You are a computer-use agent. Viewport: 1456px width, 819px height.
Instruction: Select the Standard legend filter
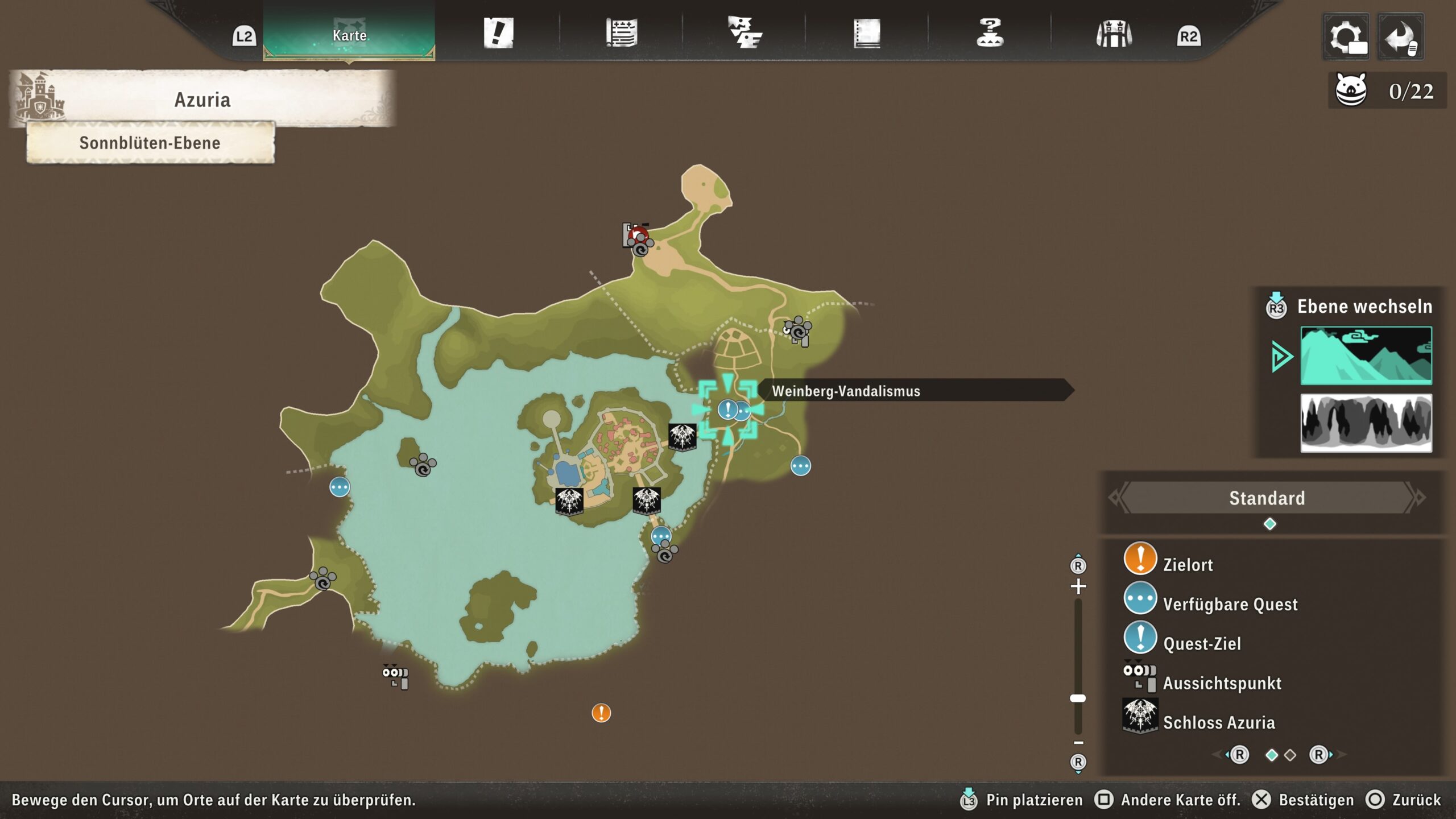(x=1267, y=498)
